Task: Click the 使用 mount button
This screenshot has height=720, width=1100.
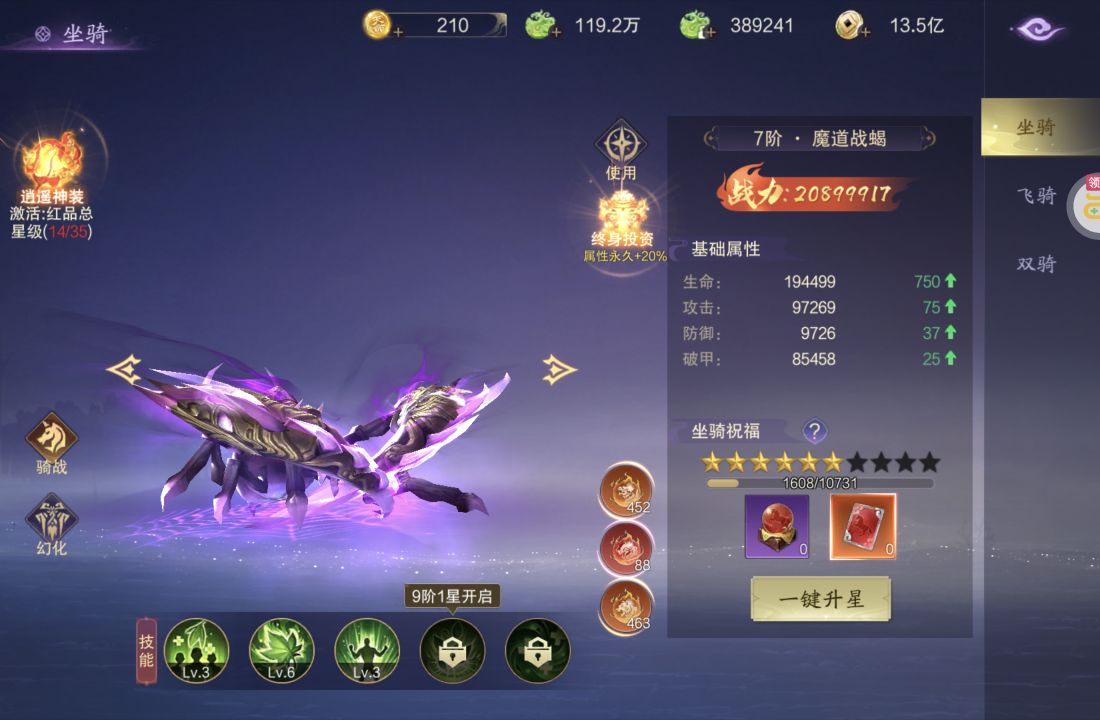Action: pyautogui.click(x=621, y=146)
